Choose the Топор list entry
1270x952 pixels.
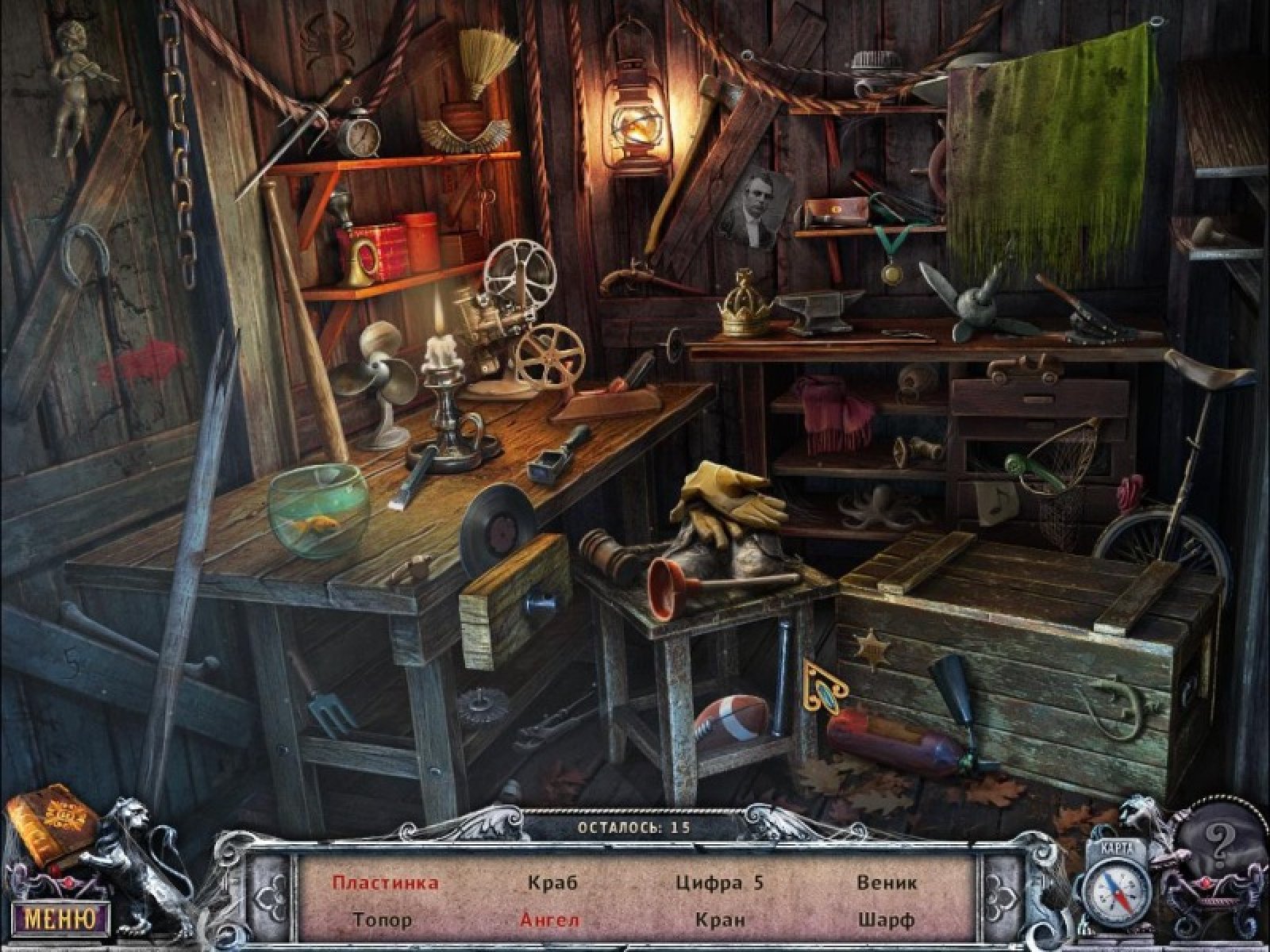pos(383,920)
